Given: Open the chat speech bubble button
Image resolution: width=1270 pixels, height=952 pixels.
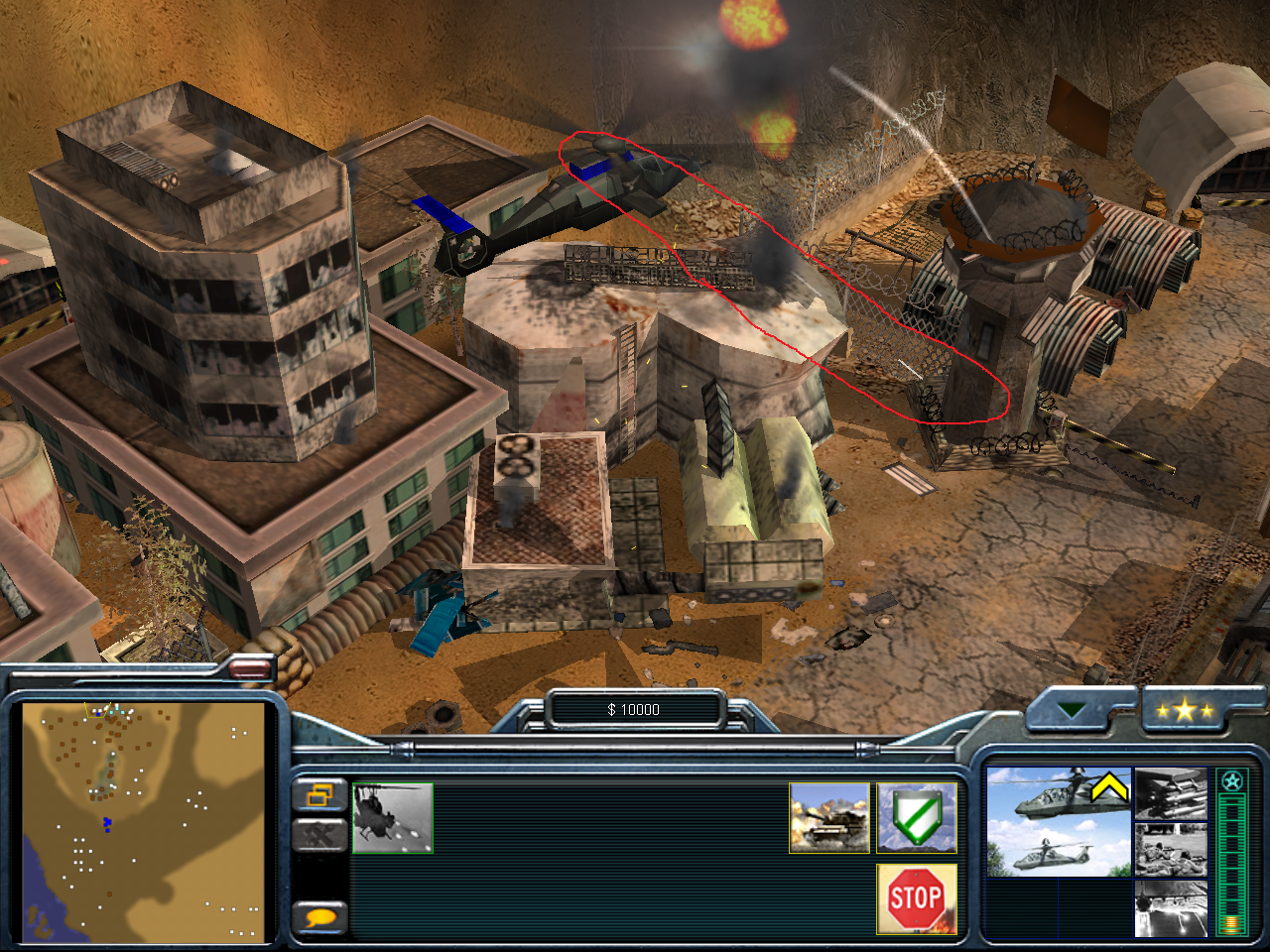Looking at the screenshot, I should click(319, 917).
